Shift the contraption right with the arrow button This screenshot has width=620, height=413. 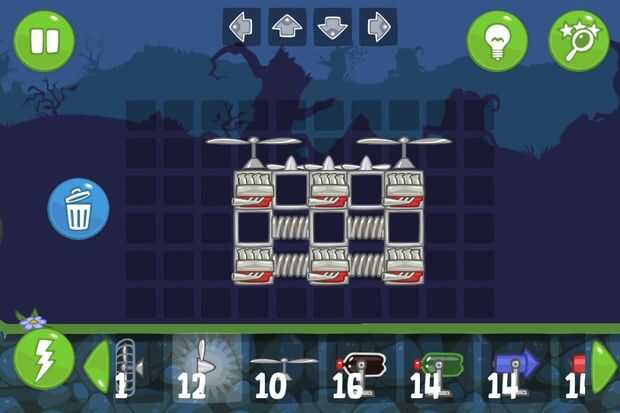pos(378,27)
